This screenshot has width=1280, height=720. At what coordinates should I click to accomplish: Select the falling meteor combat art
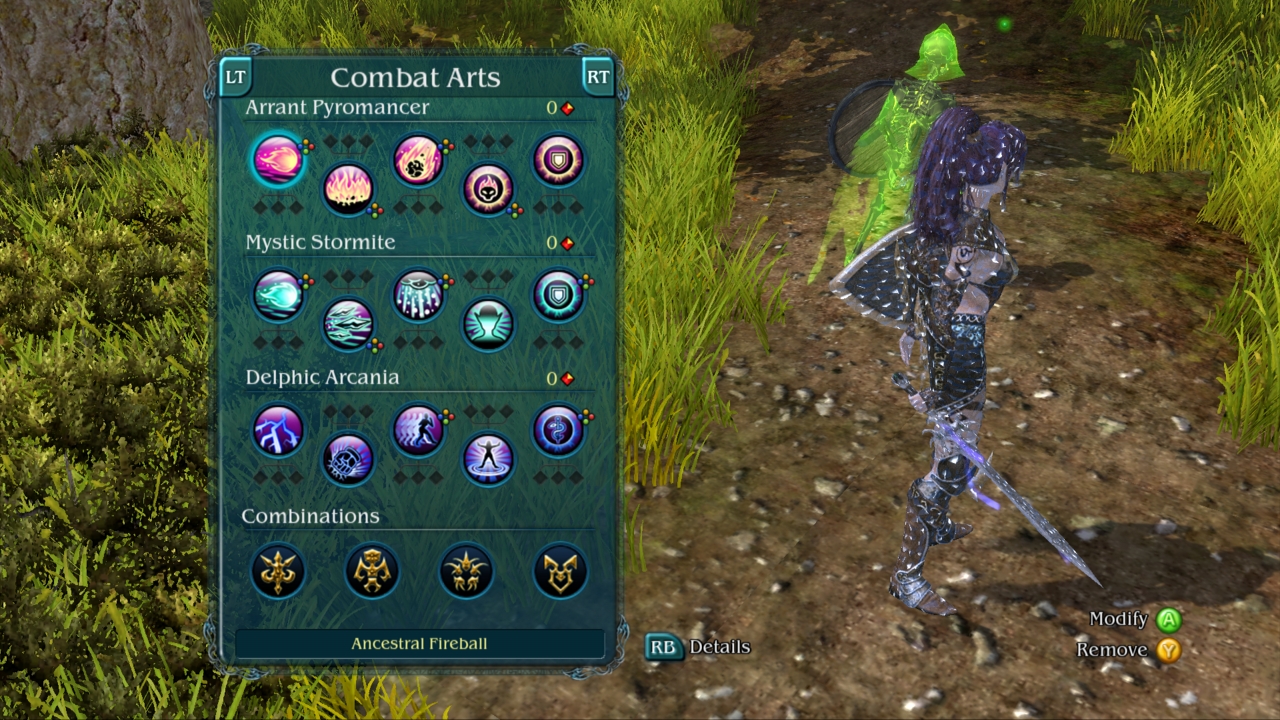(418, 160)
